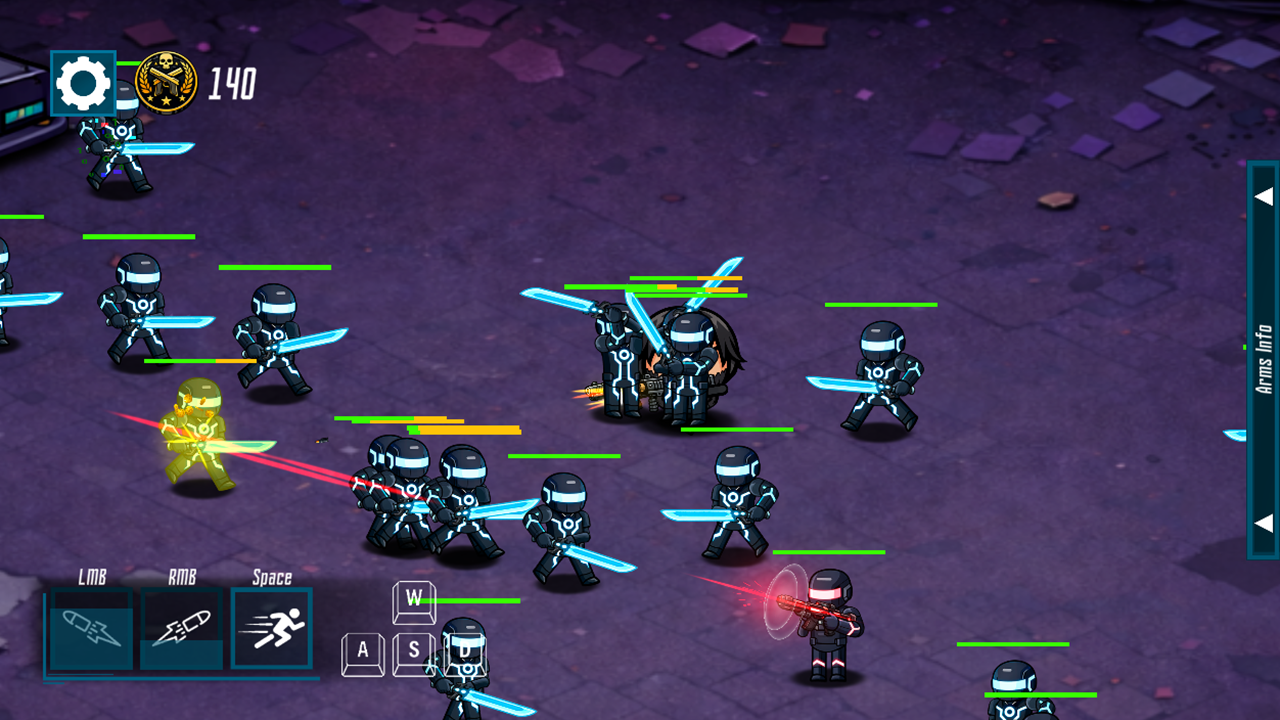Expand the Arms Info side panel
Image resolution: width=1280 pixels, height=720 pixels.
1264,360
